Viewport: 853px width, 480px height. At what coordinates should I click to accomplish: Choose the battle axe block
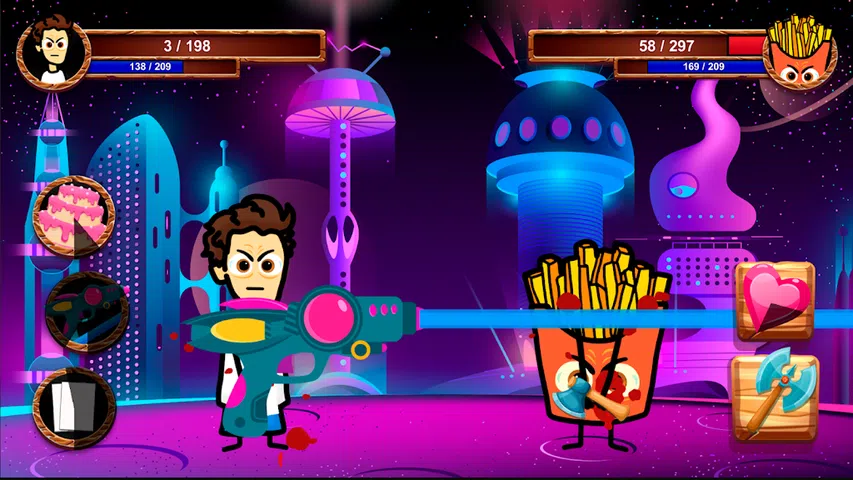775,397
